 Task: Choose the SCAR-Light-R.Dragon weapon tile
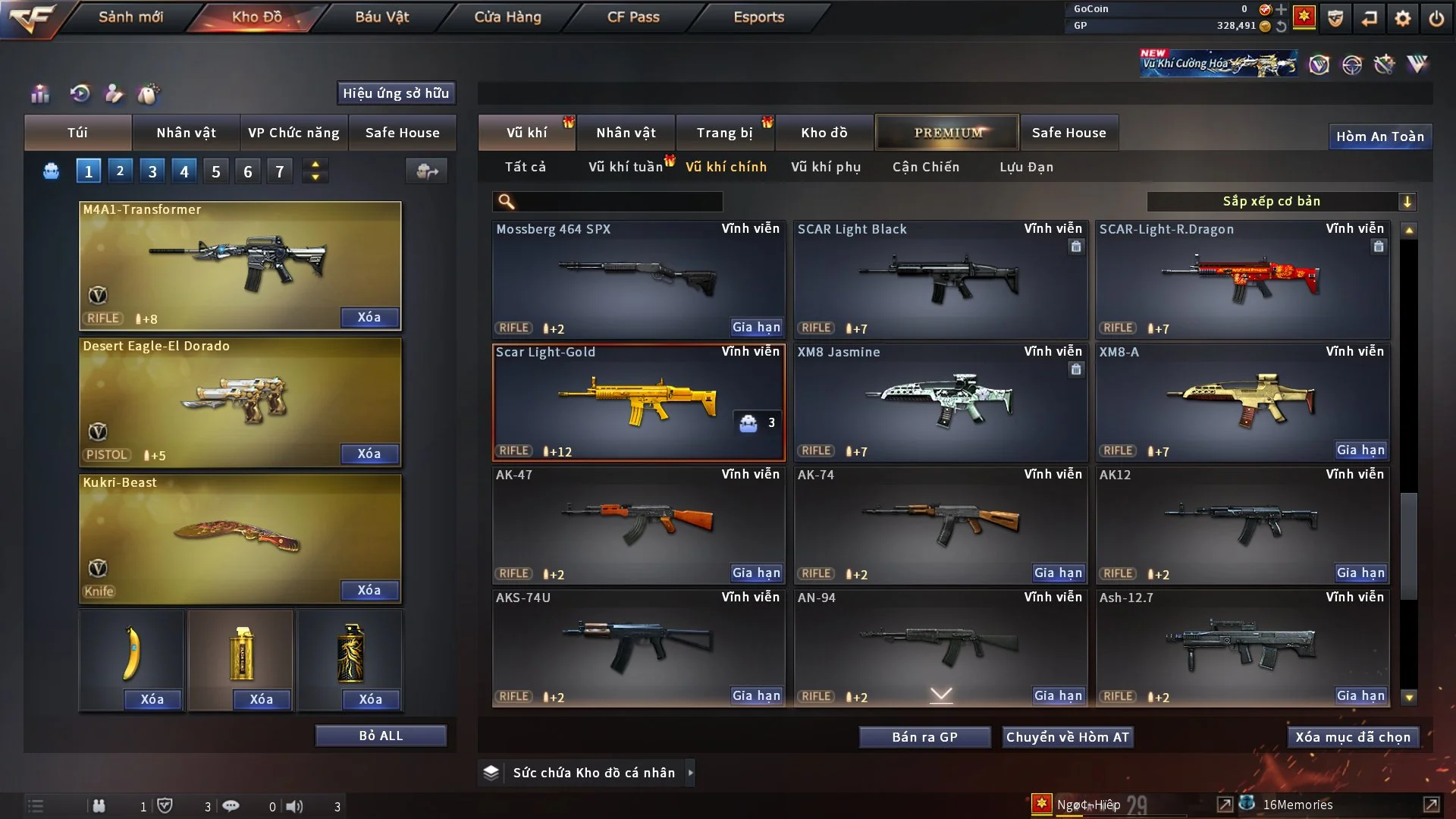pos(1242,279)
